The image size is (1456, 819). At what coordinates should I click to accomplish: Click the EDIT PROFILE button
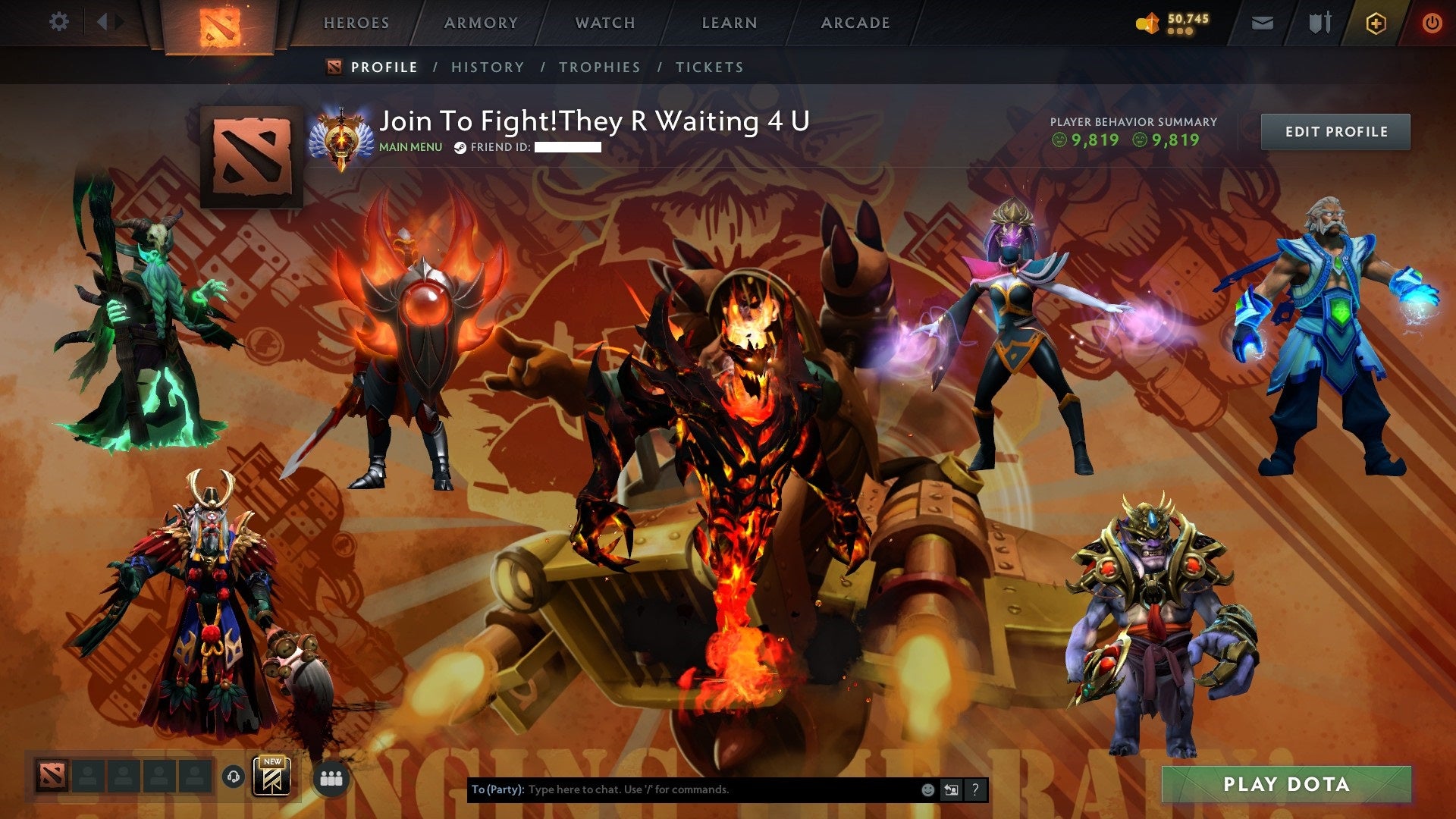[x=1335, y=130]
